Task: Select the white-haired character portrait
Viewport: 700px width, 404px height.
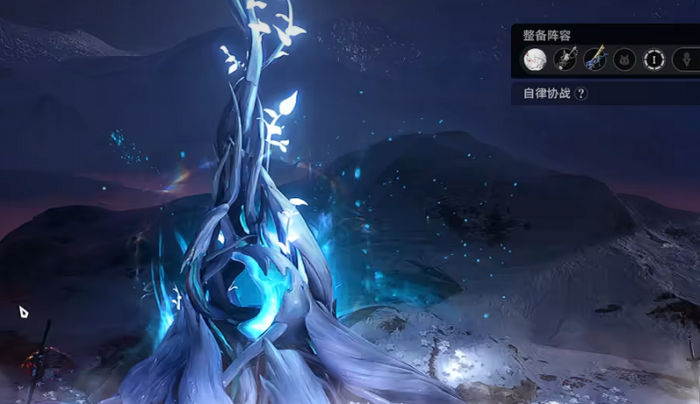Action: pos(535,59)
